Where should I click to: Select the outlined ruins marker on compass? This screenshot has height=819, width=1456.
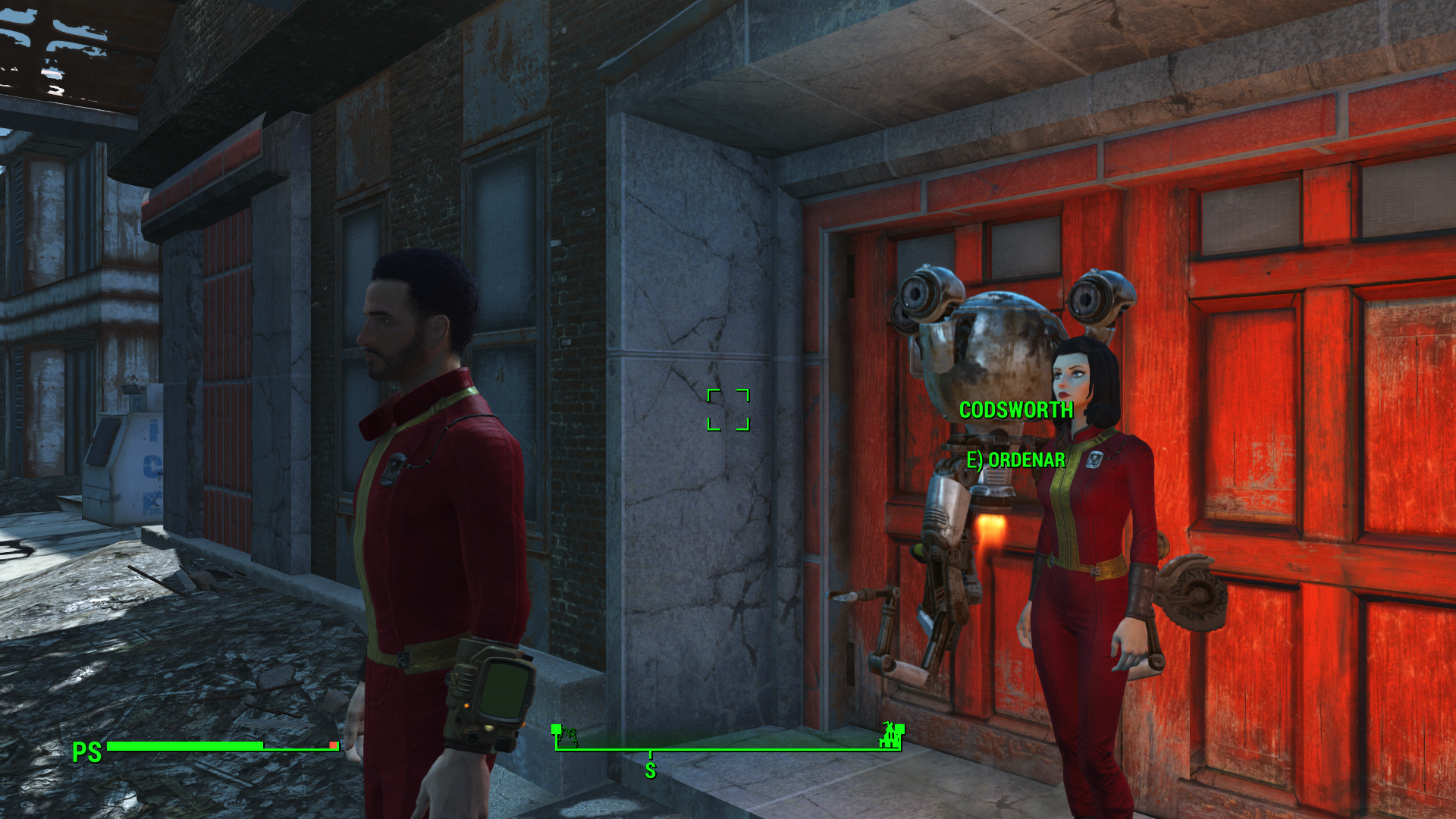pos(566,736)
